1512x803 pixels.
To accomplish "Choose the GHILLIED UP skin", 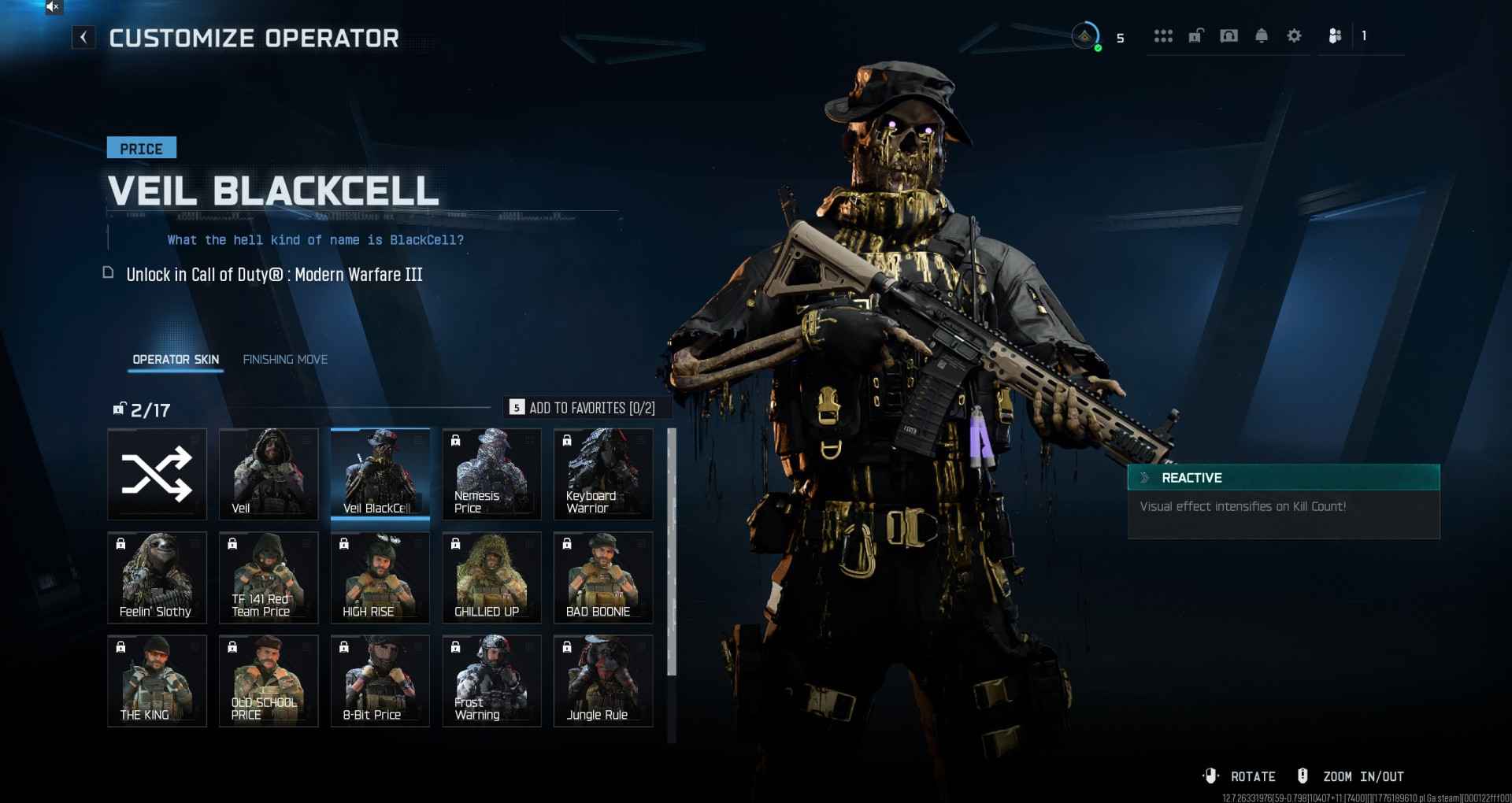I will pyautogui.click(x=492, y=577).
